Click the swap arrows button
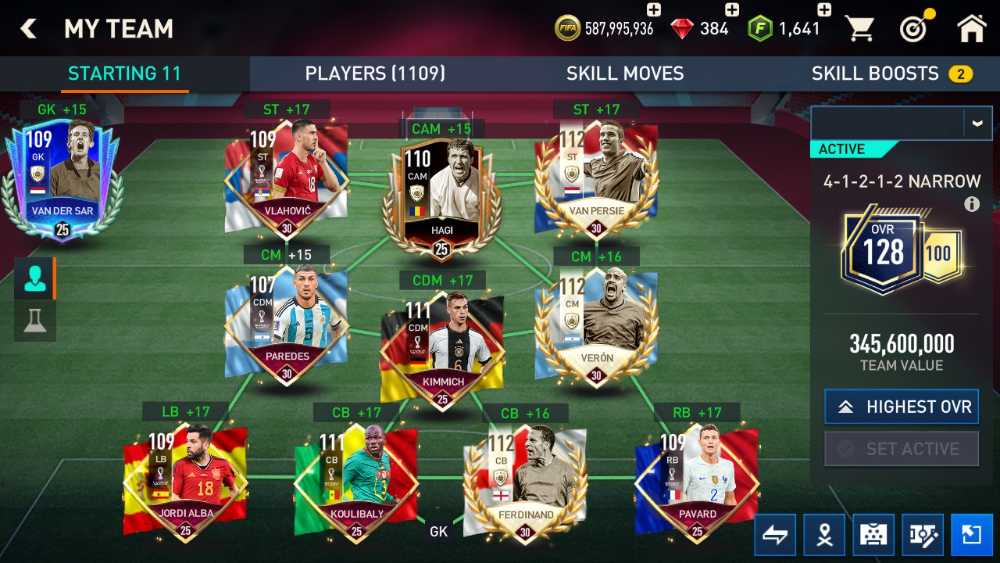 click(775, 535)
